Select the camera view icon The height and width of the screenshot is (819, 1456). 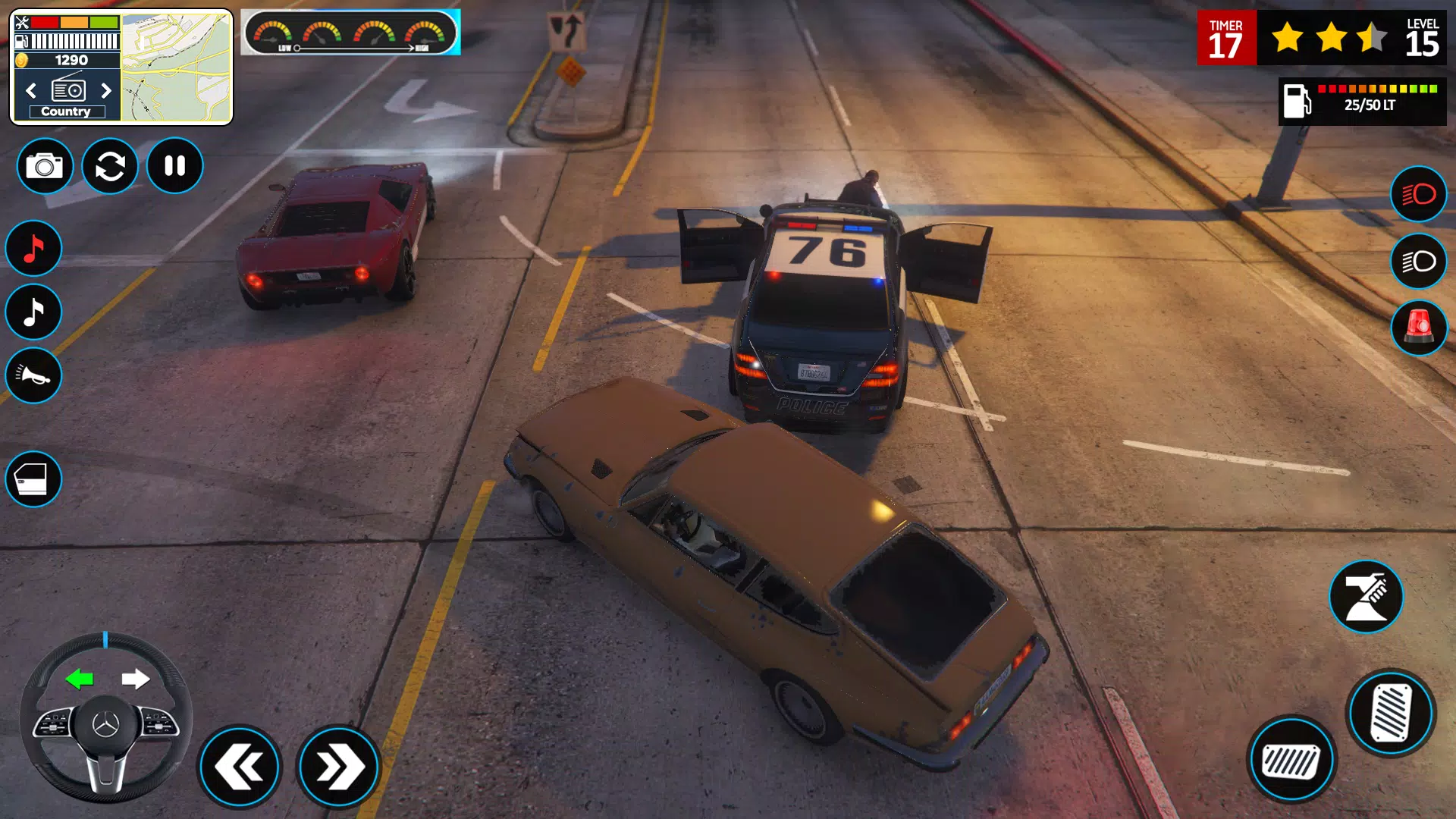pyautogui.click(x=44, y=166)
